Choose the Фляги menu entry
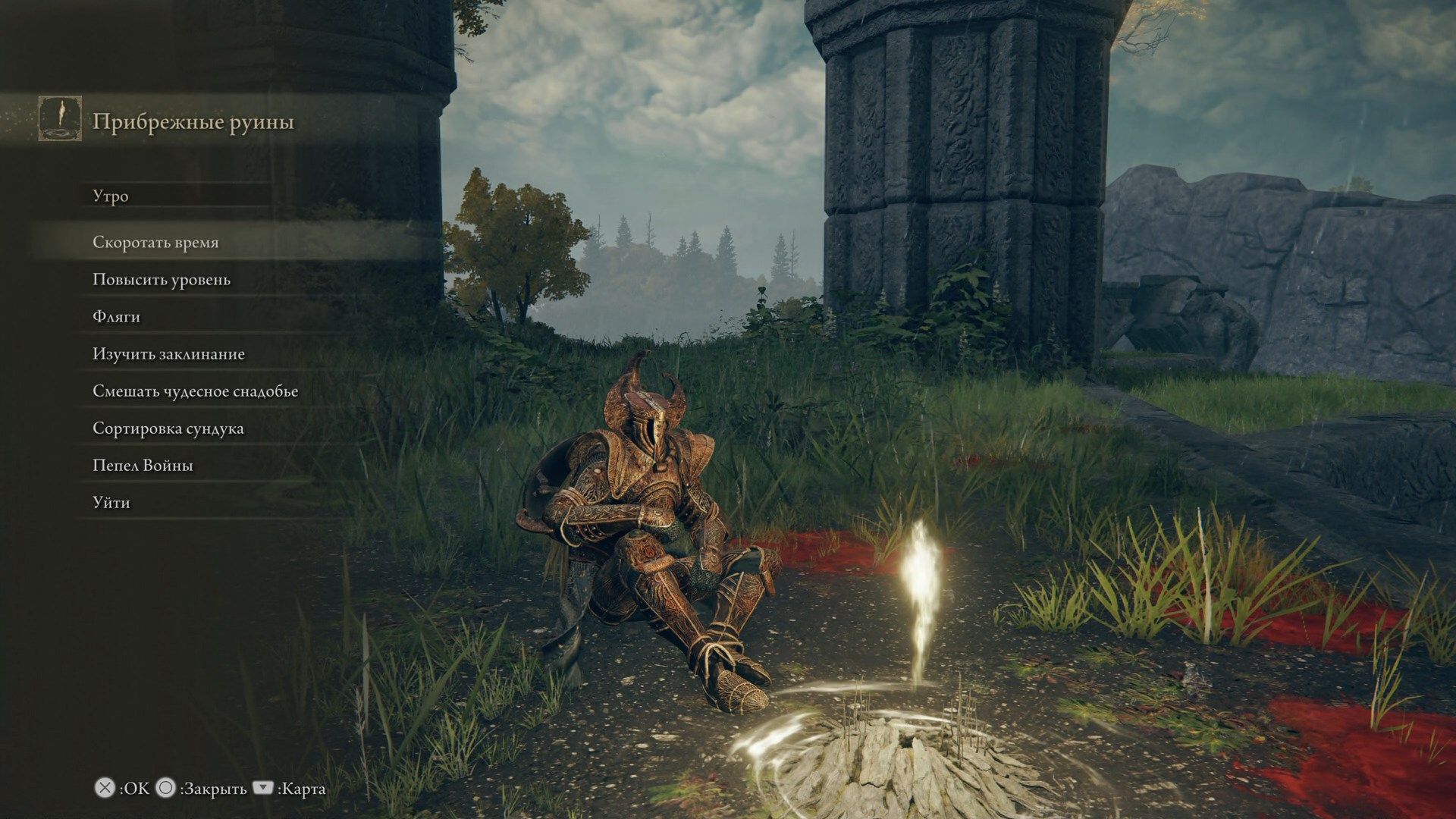 coord(116,317)
